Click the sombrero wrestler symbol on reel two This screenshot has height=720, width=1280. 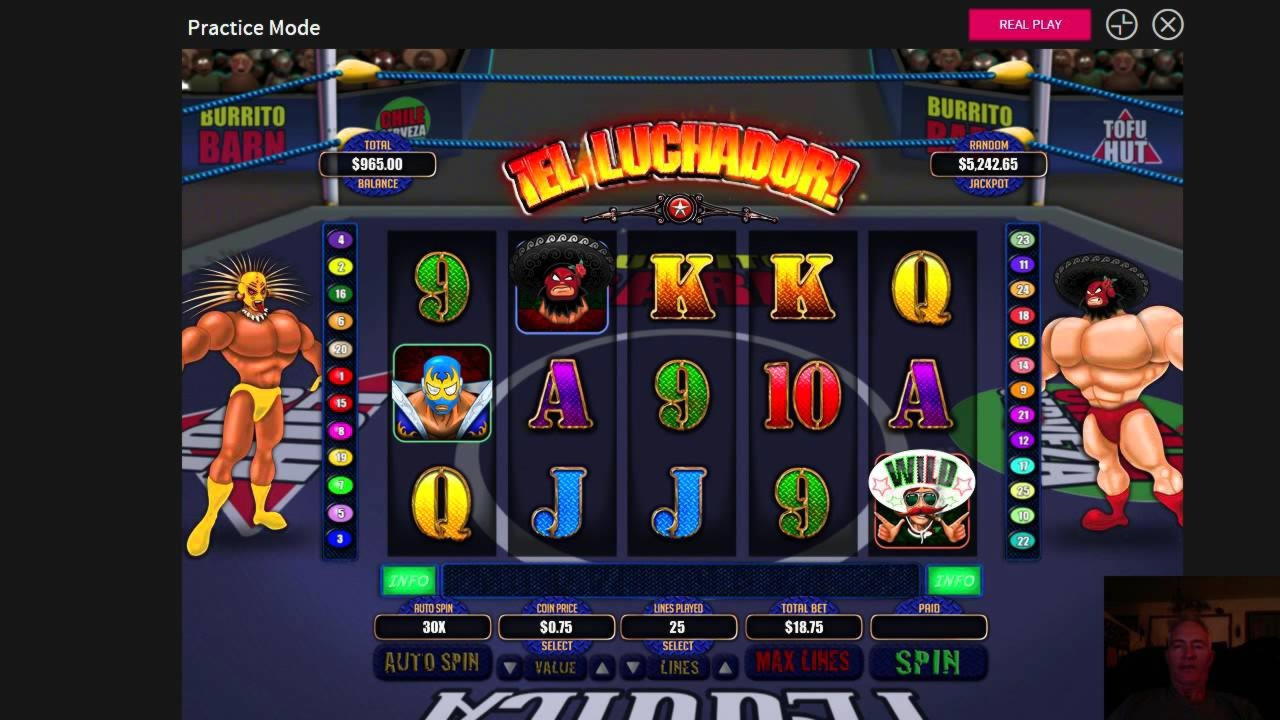(x=560, y=282)
